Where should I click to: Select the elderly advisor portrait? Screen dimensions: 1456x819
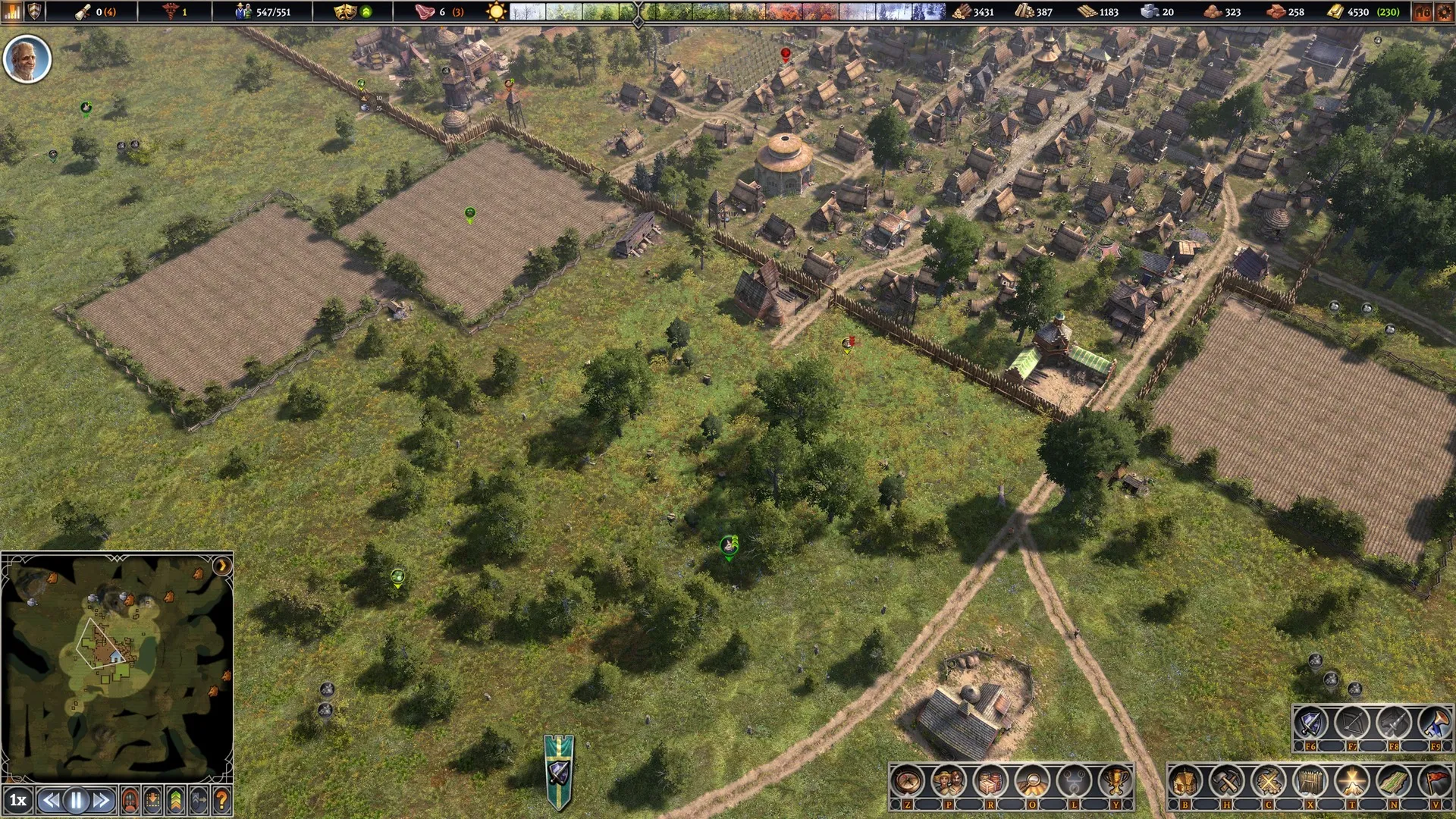coord(27,59)
